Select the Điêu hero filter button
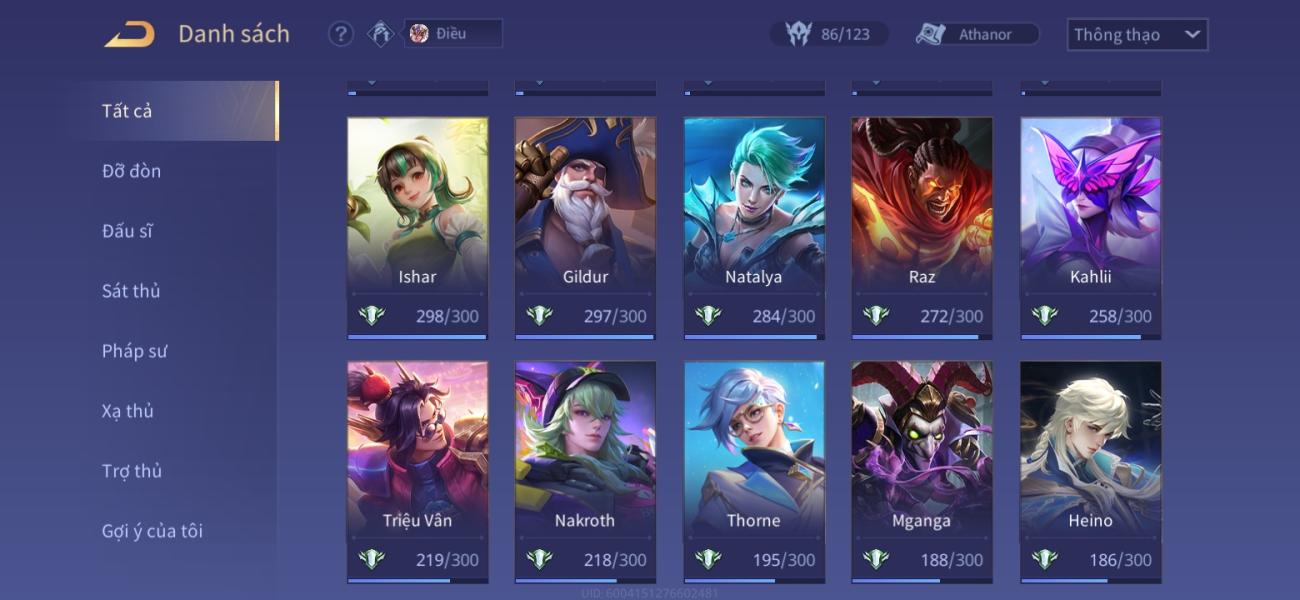Image resolution: width=1300 pixels, height=600 pixels. pyautogui.click(x=452, y=33)
